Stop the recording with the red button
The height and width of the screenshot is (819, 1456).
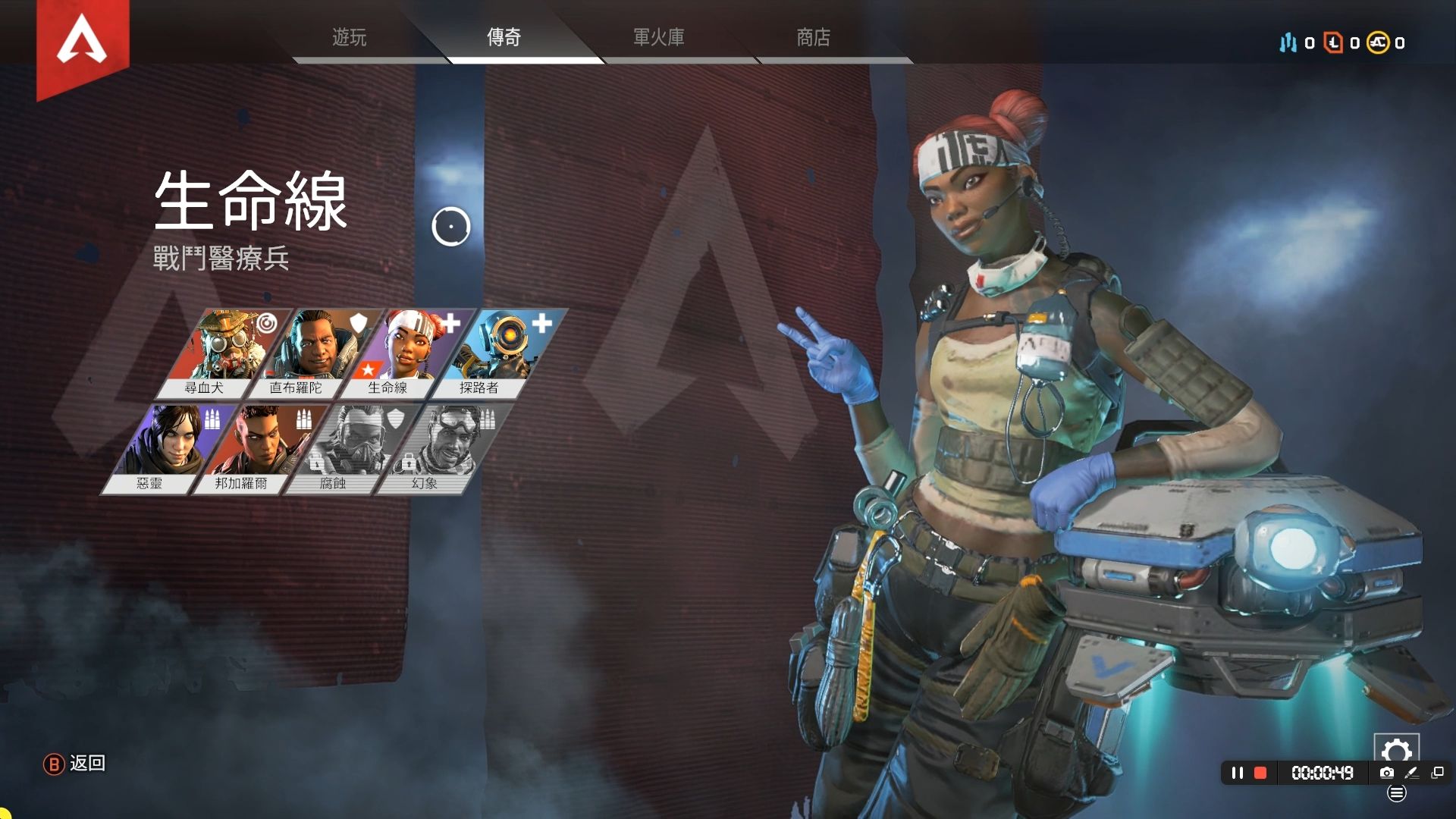click(1260, 773)
